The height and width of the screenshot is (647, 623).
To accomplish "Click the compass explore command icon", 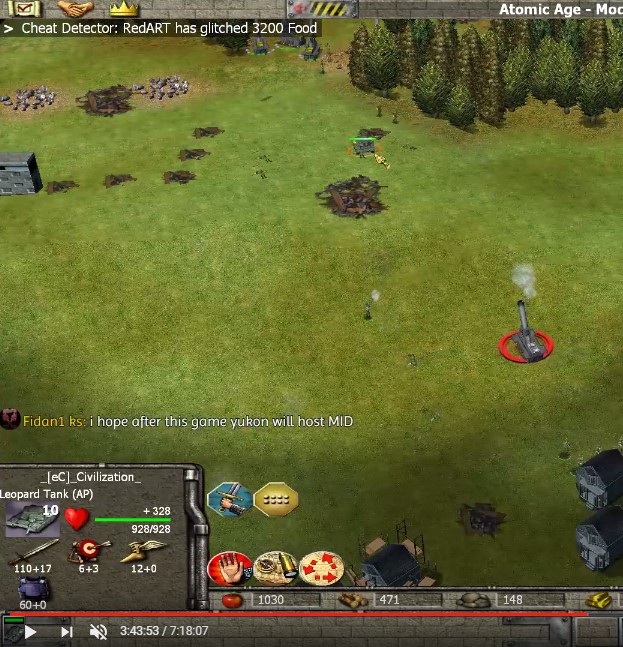I will pyautogui.click(x=275, y=569).
